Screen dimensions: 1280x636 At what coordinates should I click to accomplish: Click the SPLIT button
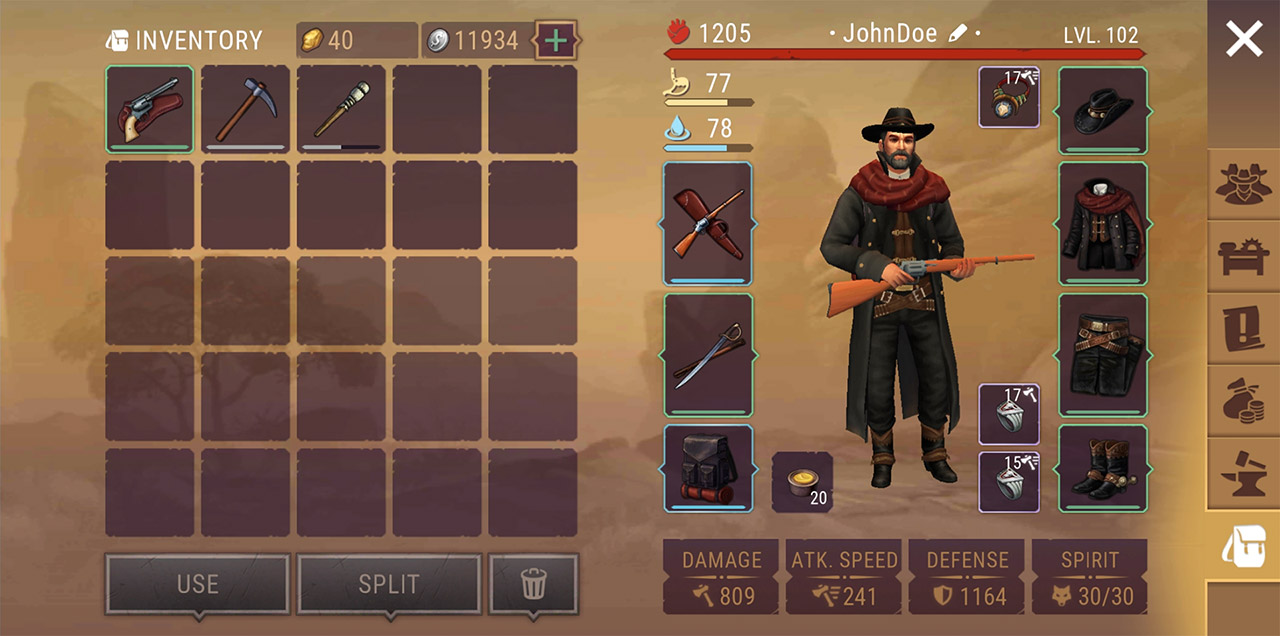click(x=389, y=584)
